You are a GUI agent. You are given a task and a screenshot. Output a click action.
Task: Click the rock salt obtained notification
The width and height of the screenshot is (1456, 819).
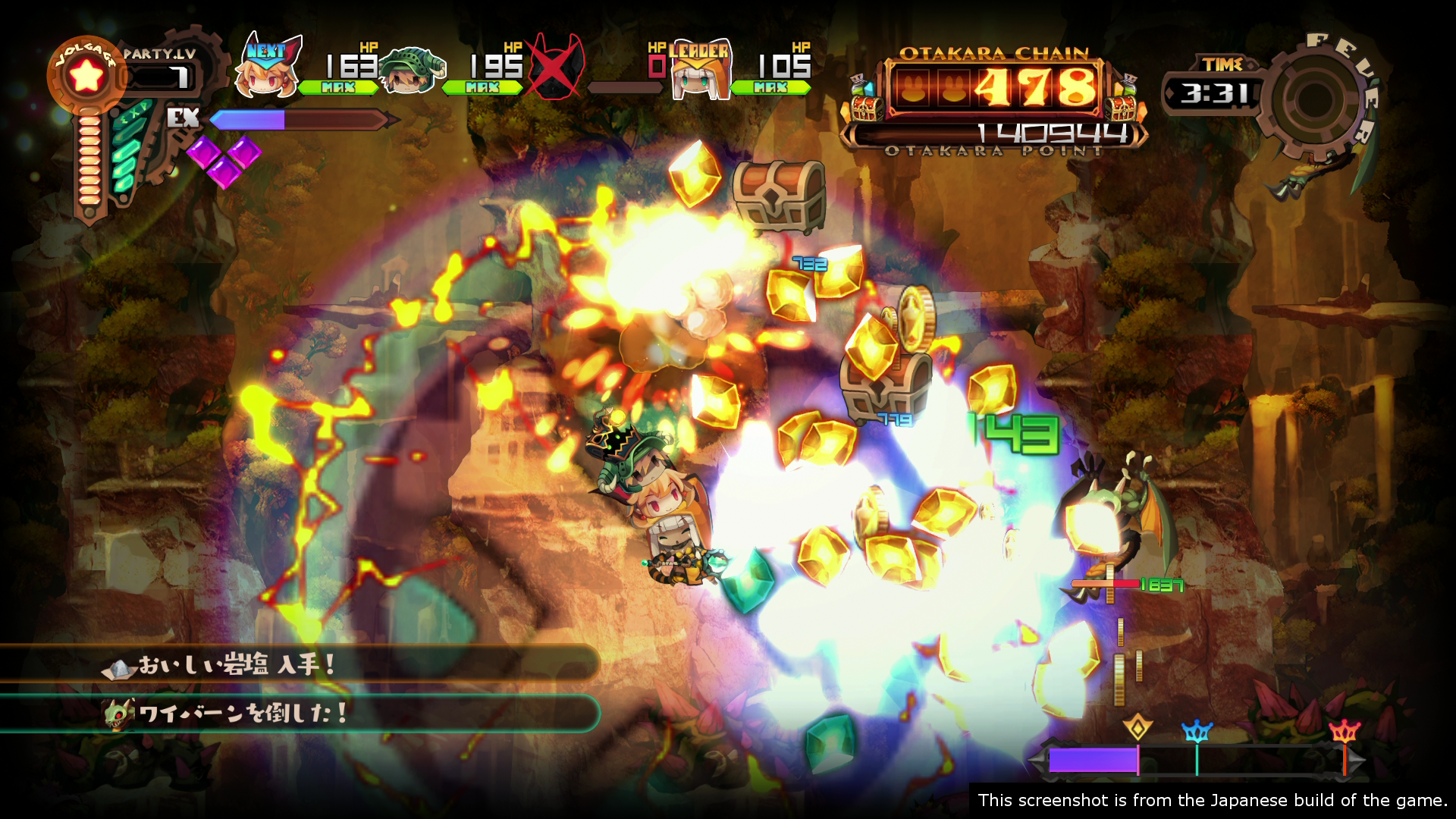click(x=300, y=666)
